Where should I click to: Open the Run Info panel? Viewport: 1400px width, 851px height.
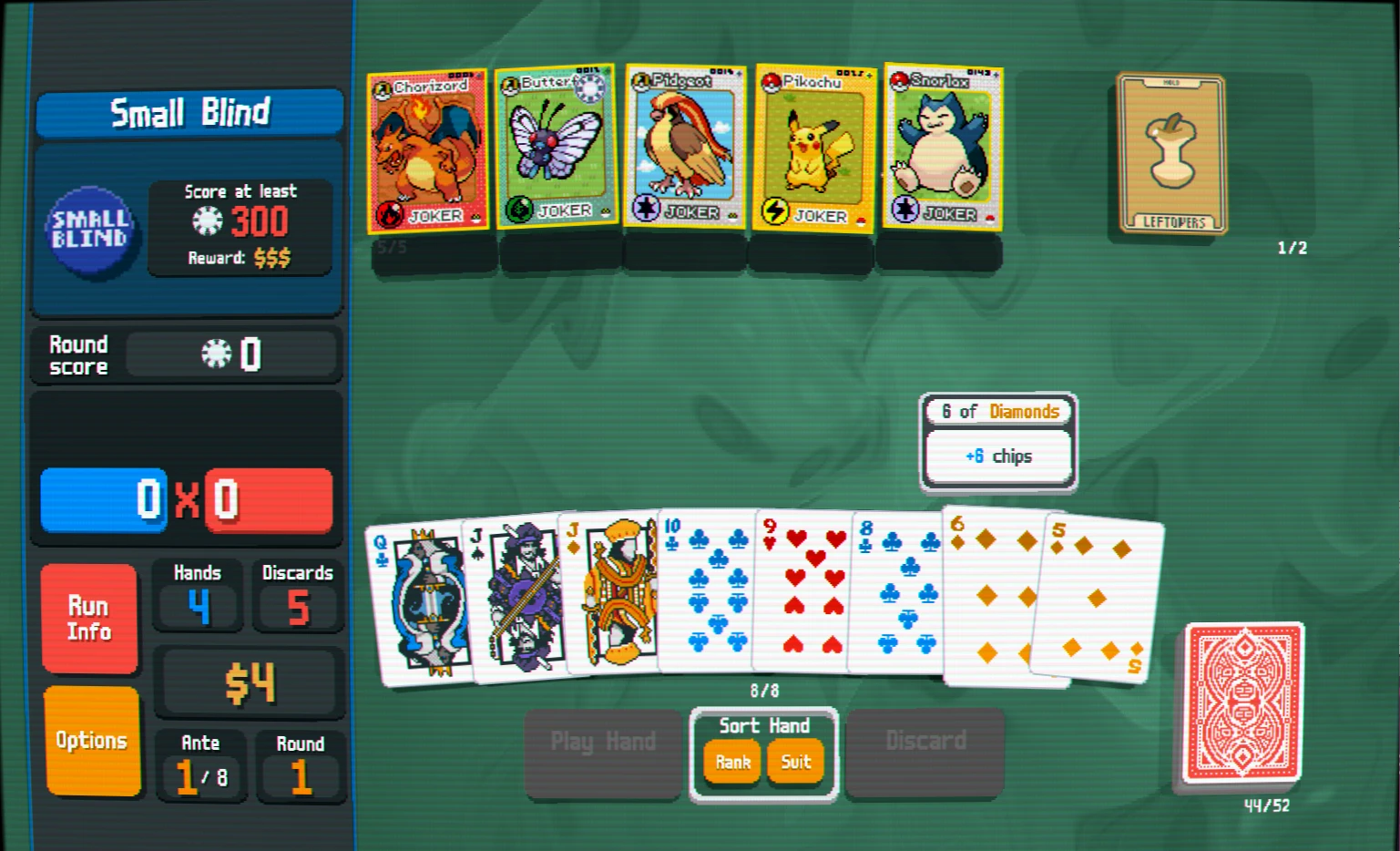[89, 617]
